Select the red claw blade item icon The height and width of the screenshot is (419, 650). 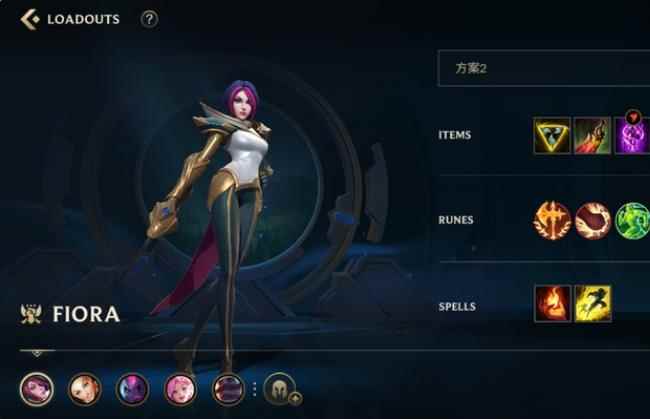click(x=592, y=135)
